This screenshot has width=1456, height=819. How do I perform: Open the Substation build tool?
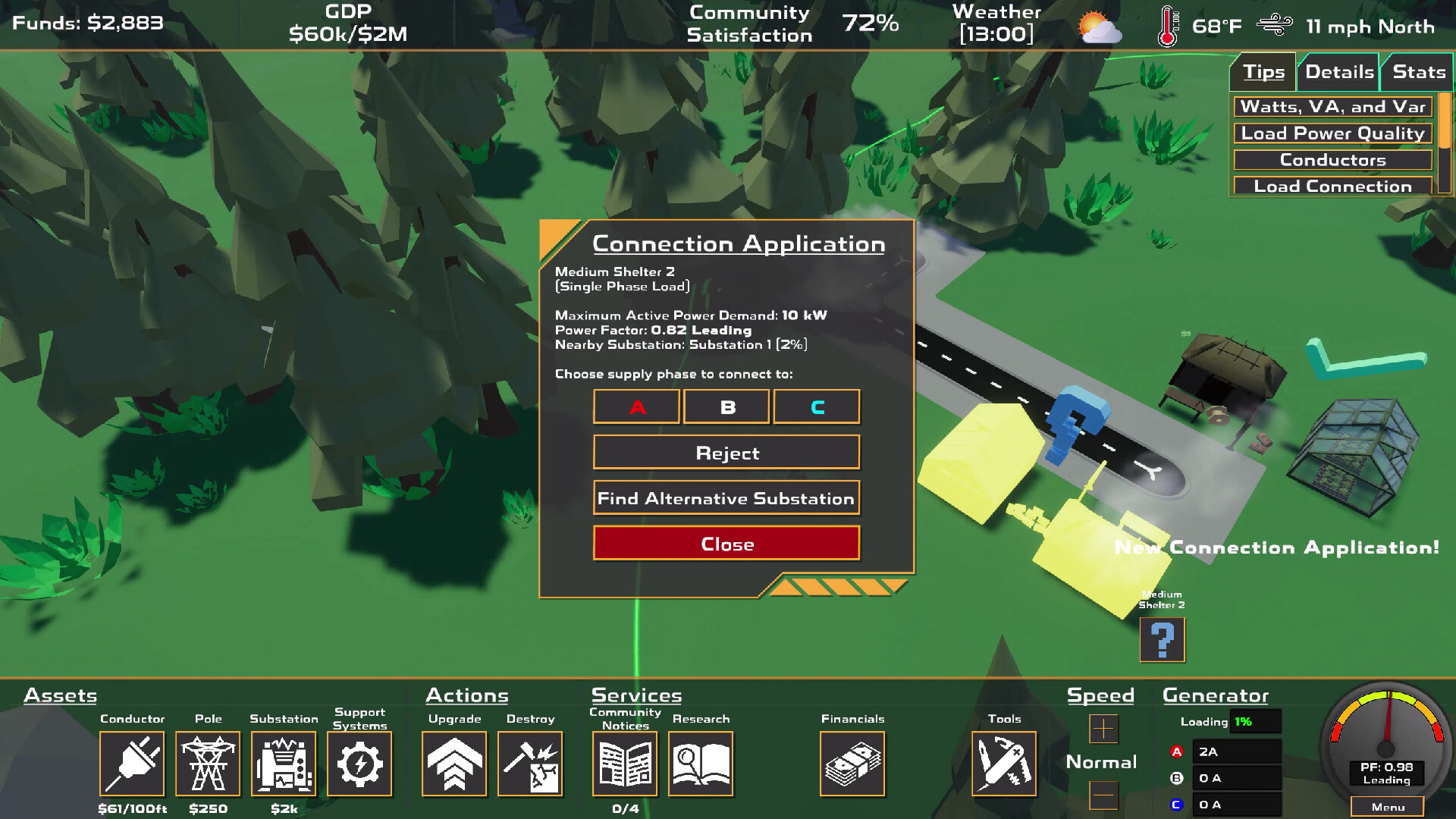tap(283, 764)
